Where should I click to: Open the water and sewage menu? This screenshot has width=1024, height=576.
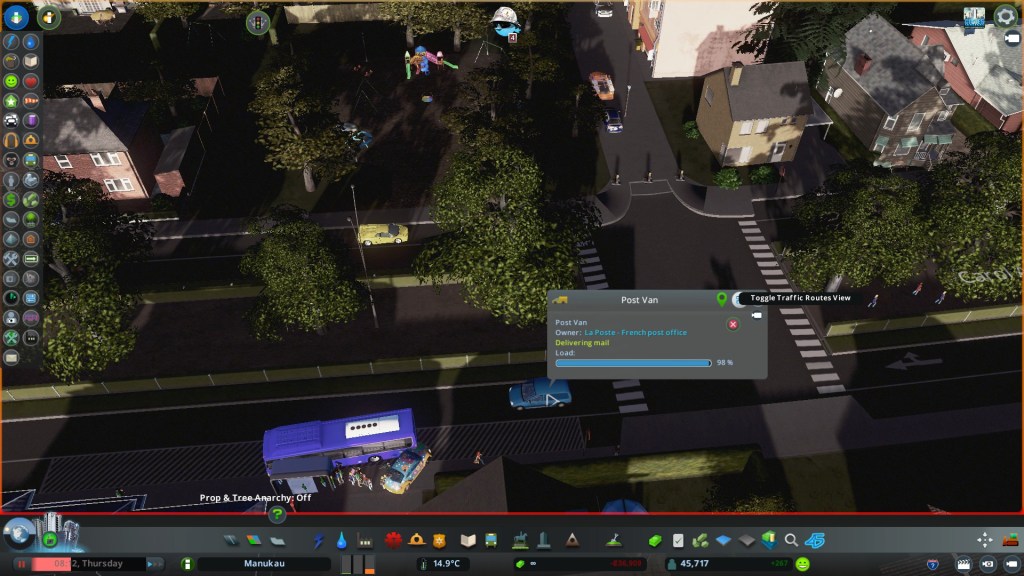342,540
